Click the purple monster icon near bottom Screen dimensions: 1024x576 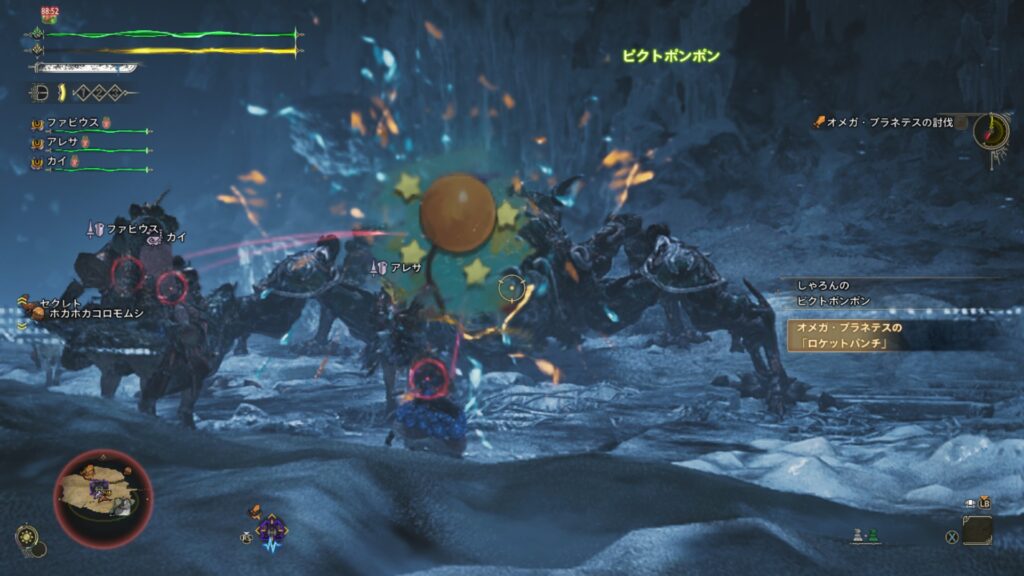pos(271,528)
